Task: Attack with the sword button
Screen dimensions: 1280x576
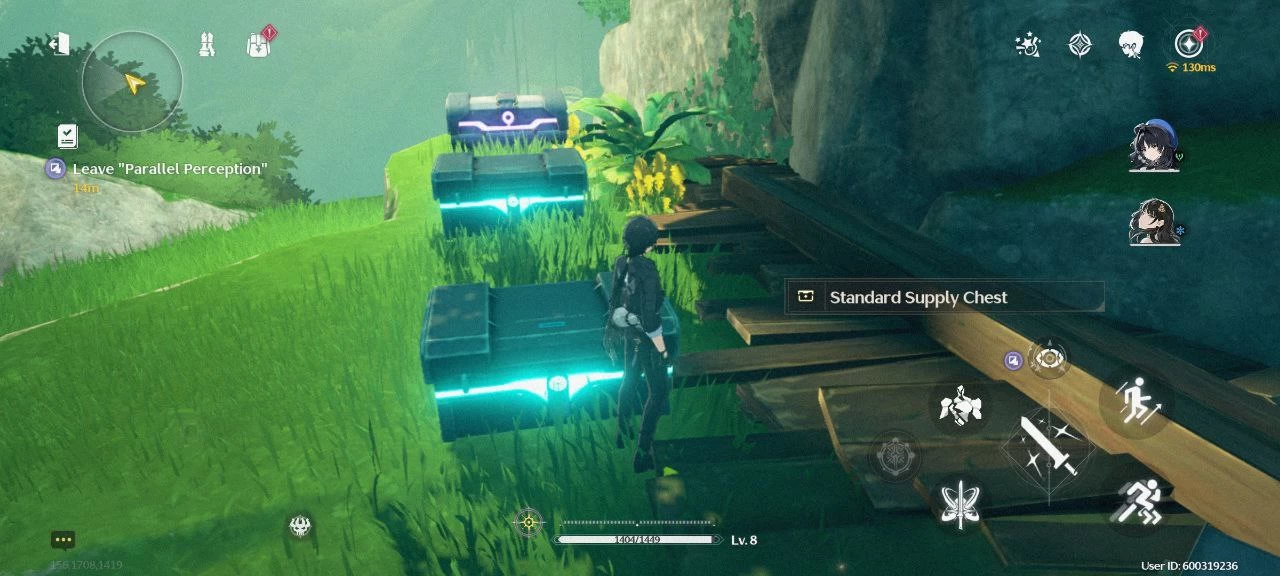Action: [x=1048, y=447]
